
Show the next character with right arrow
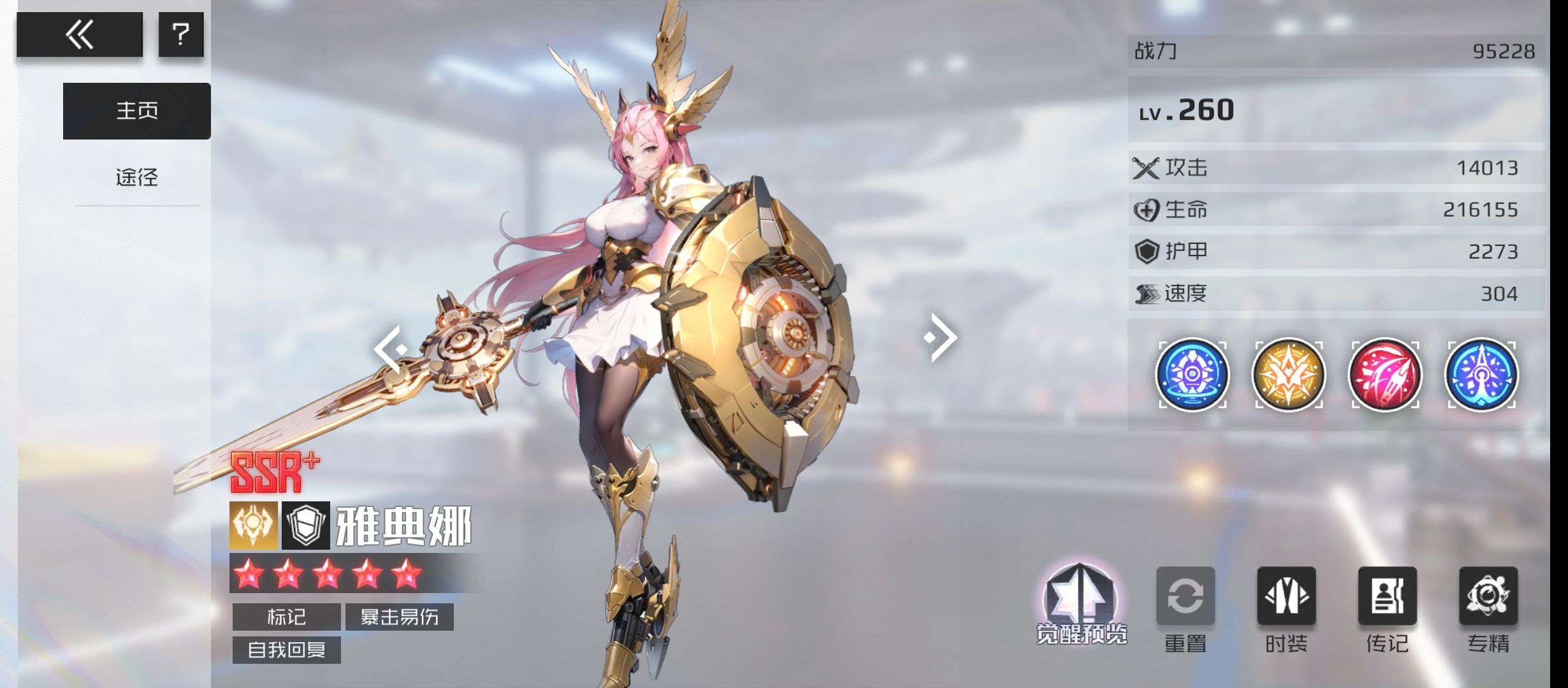tap(941, 337)
